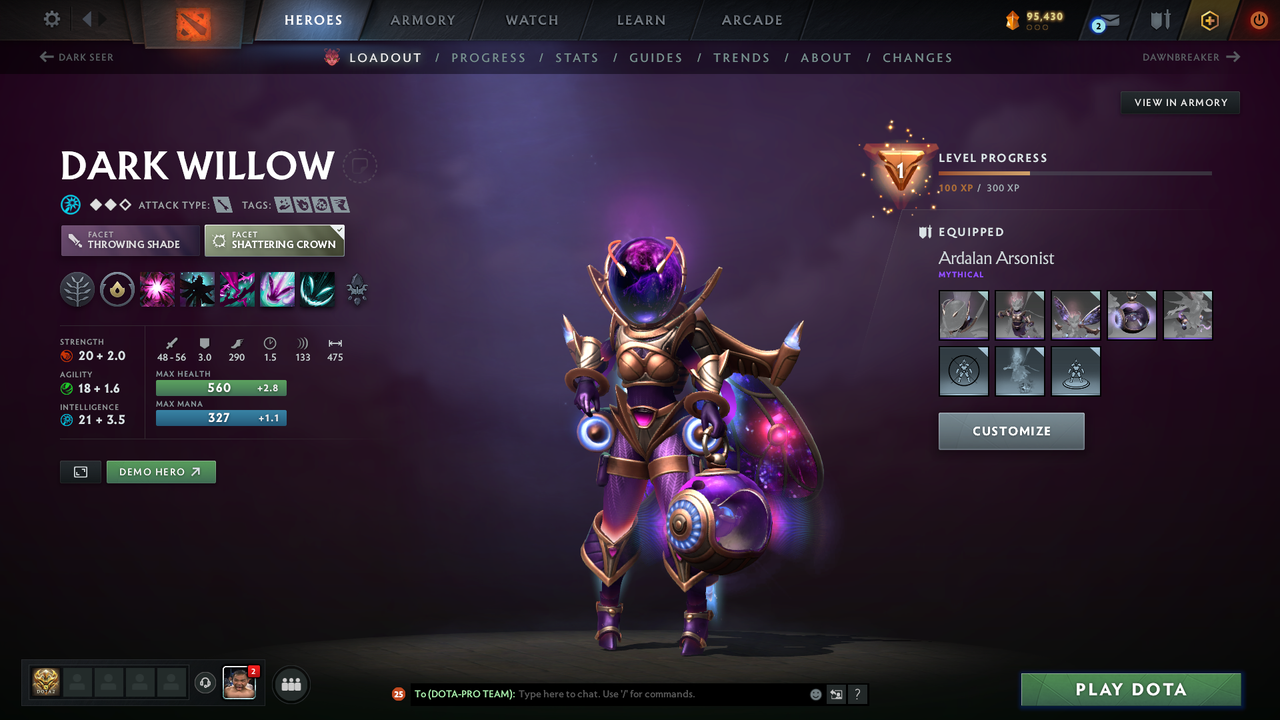Image resolution: width=1280 pixels, height=720 pixels.
Task: Select the Ardalan Arsonist helmet item thumbnail
Action: tap(963, 314)
